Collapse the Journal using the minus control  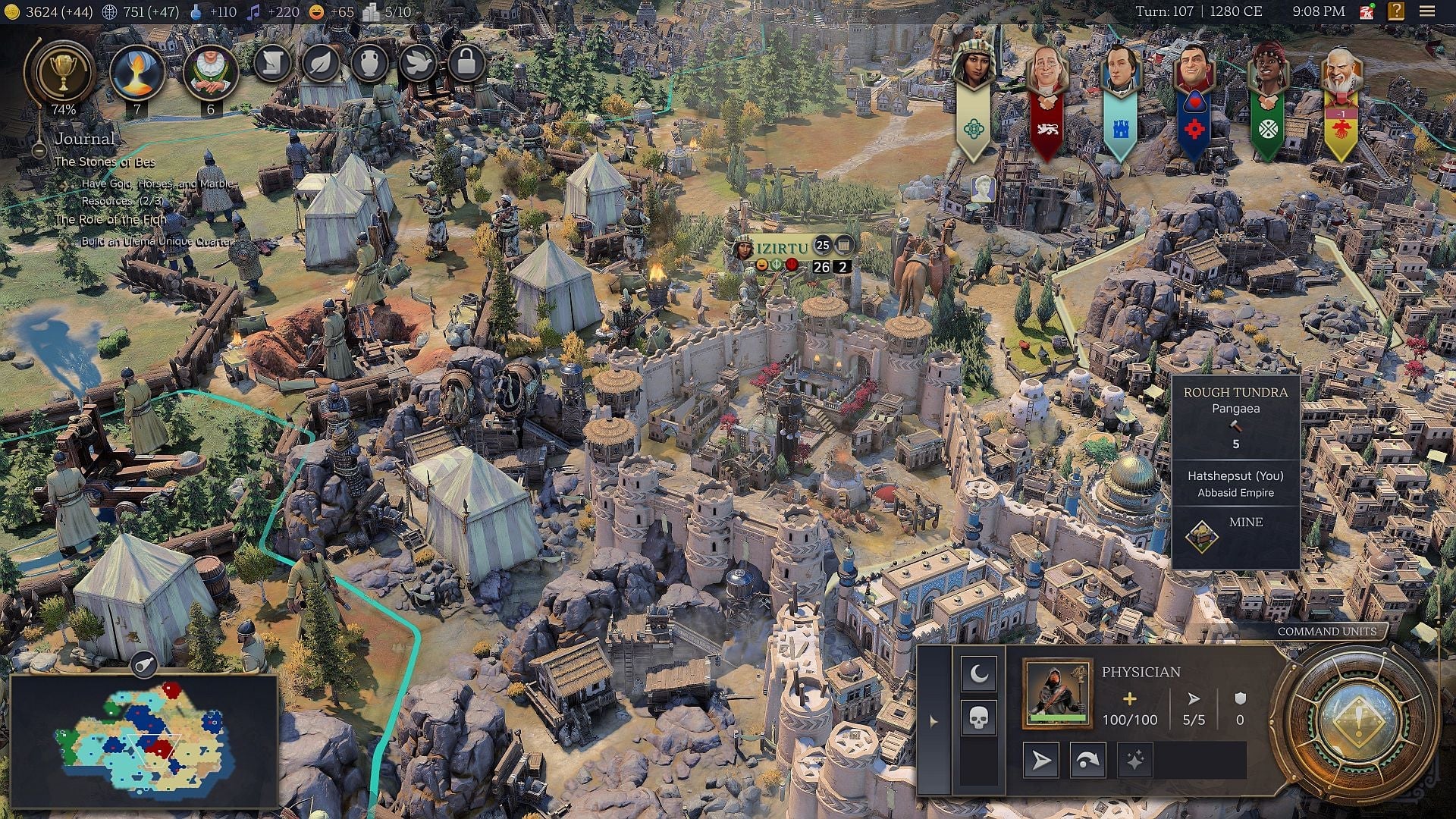tap(39, 152)
